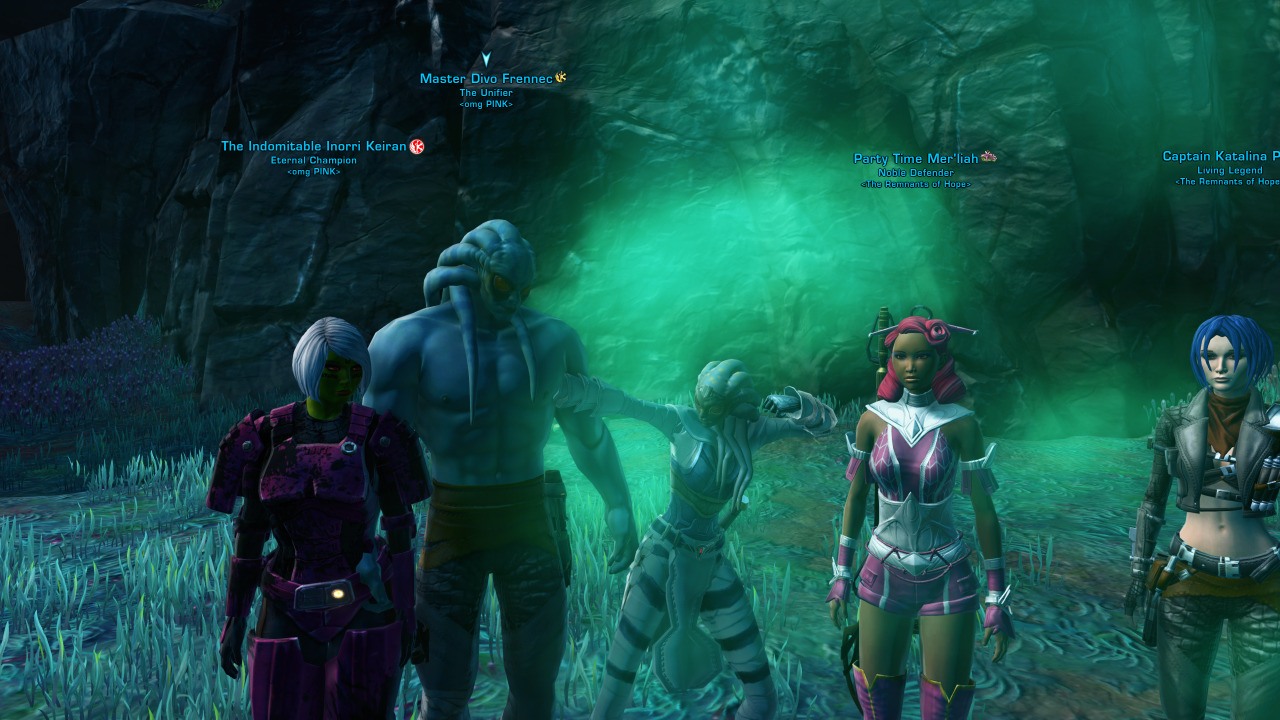Target The Indomitable Inorri Keiran's nameplate
1280x720 pixels.
(x=313, y=147)
